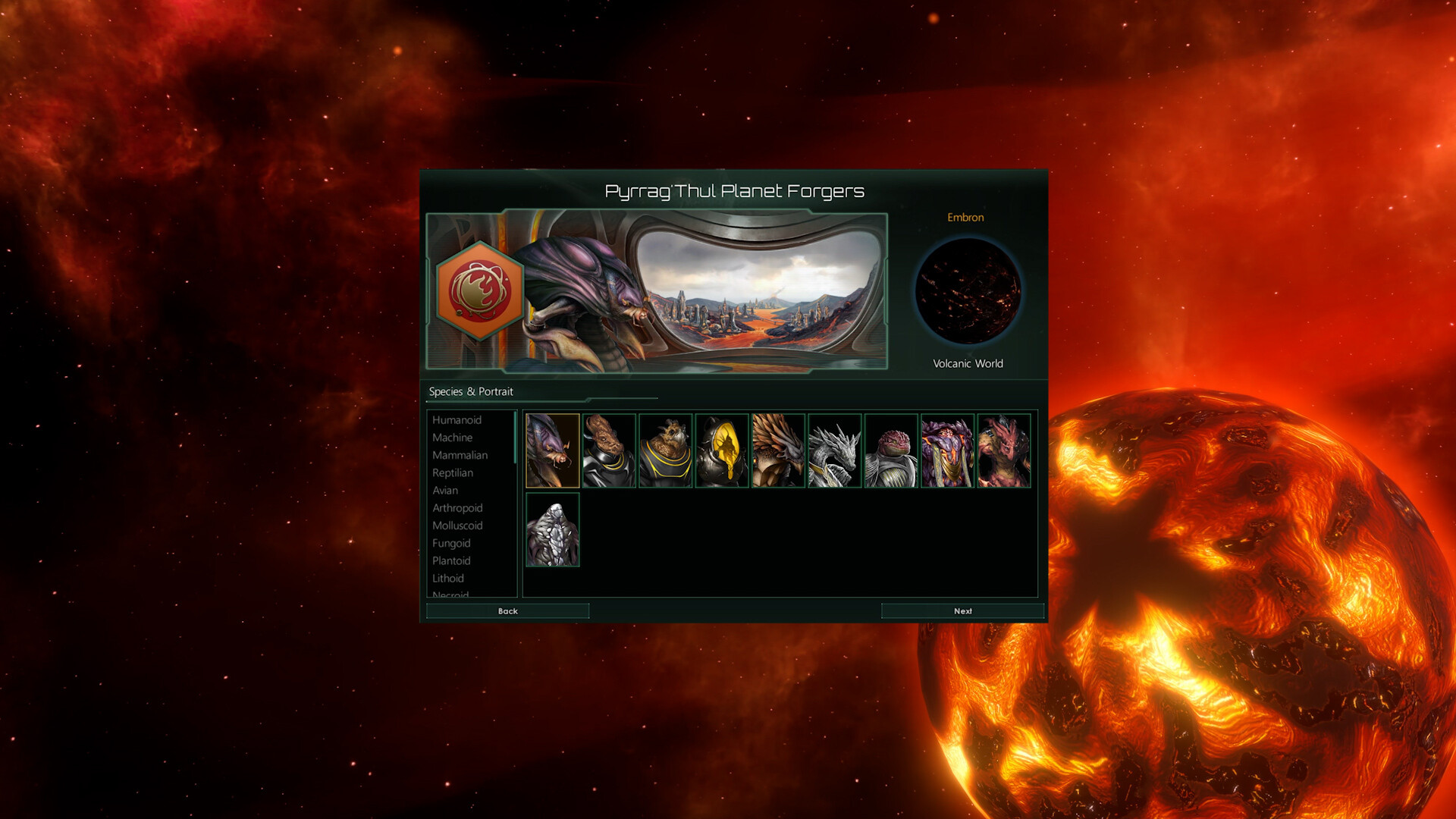Select the Fungoid species category
Viewport: 1456px width, 819px height.
tap(451, 543)
